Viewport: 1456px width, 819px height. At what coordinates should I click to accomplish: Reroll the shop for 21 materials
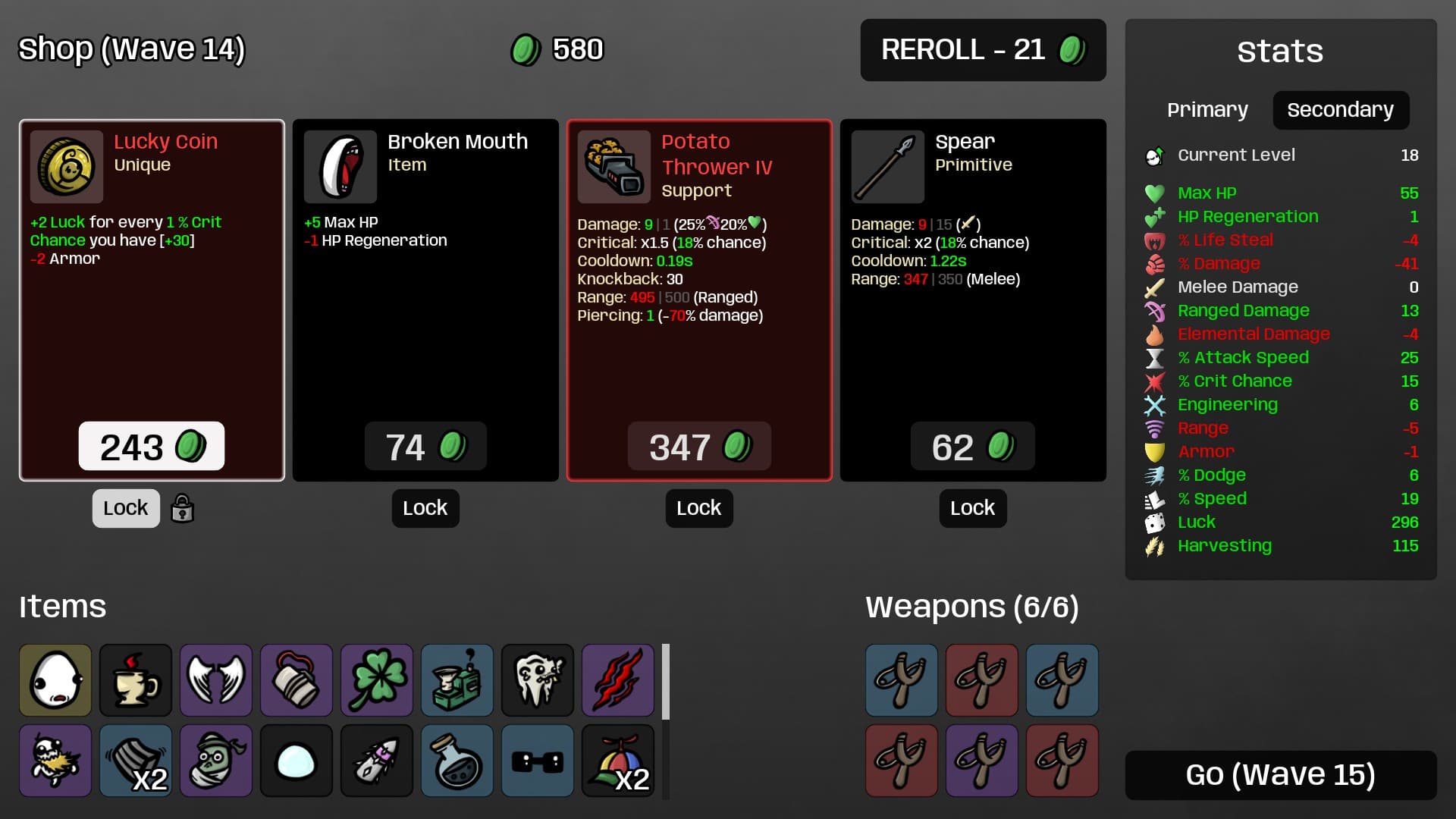[983, 50]
